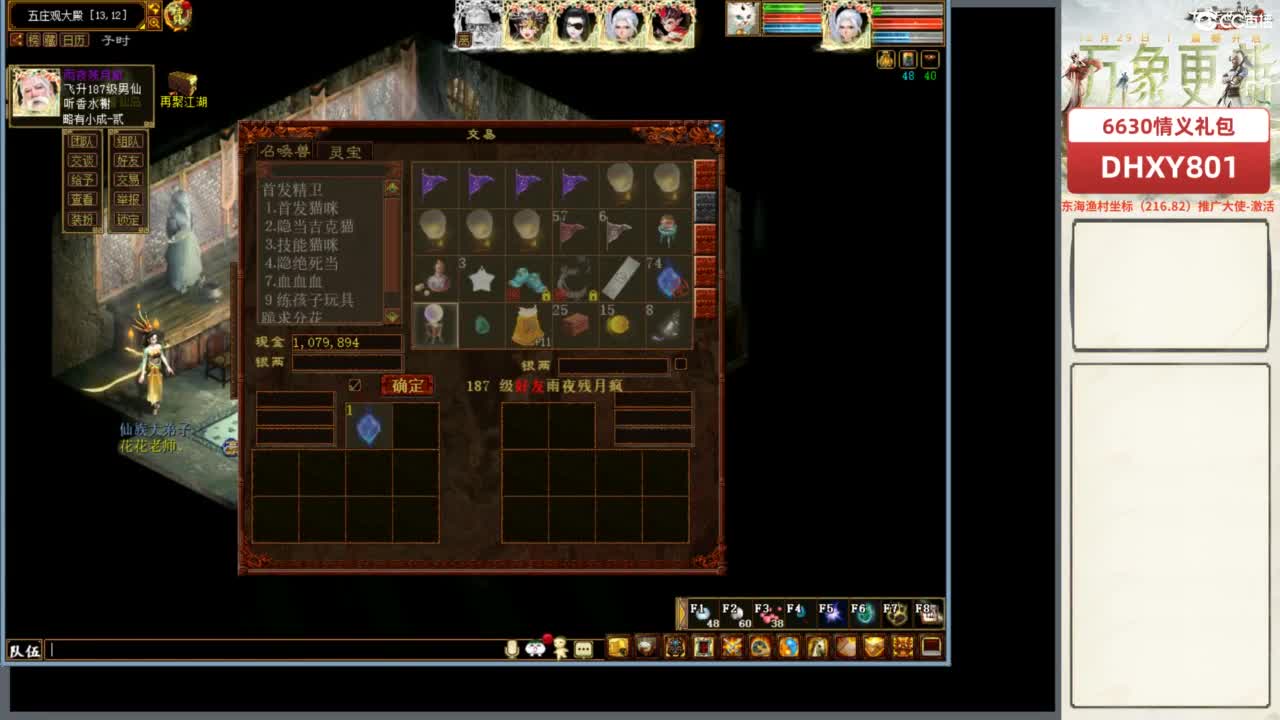Click the crossed-swords battle icon in bottom toolbar

click(x=732, y=648)
